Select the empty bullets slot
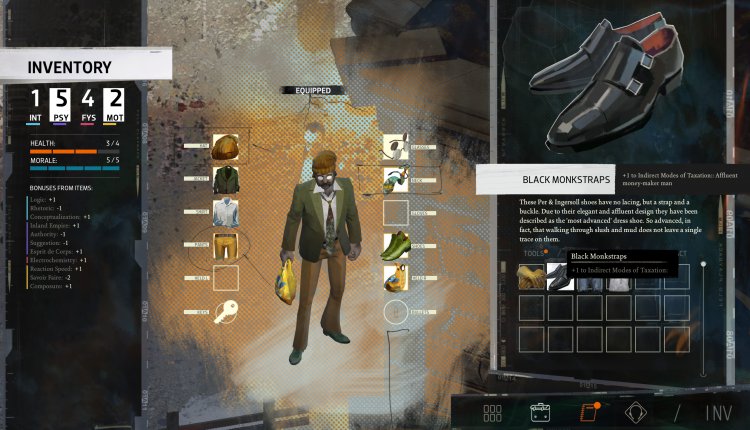 coord(397,310)
